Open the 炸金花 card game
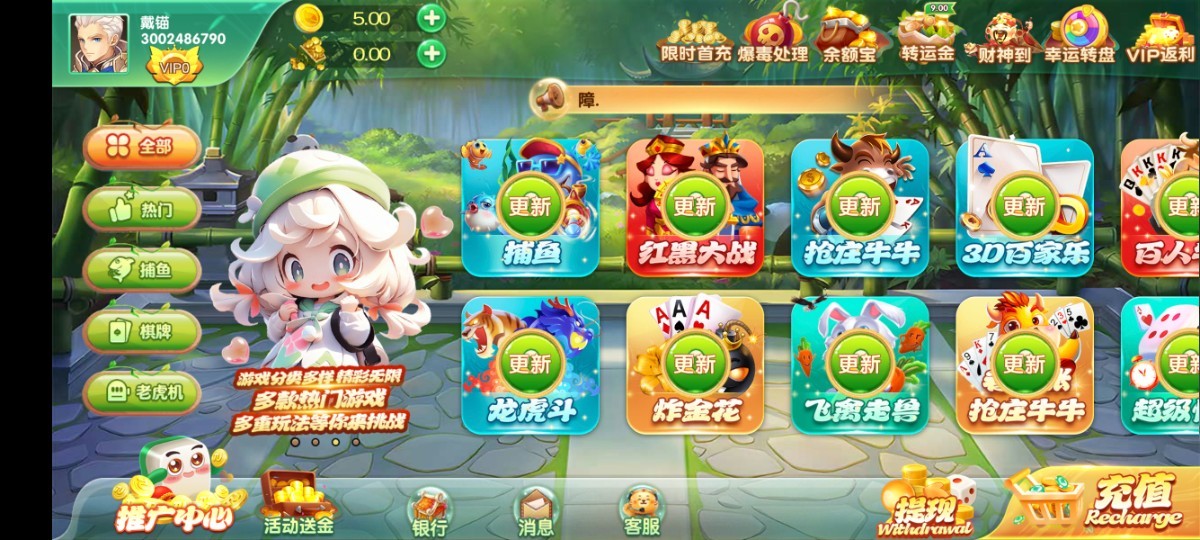 coord(695,365)
